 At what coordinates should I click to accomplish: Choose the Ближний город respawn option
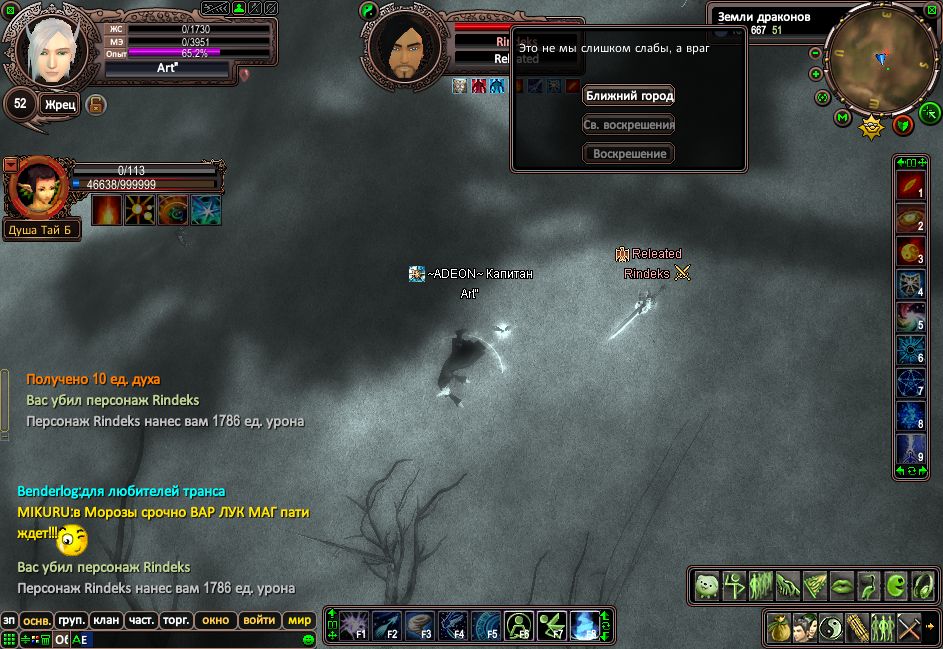click(628, 96)
